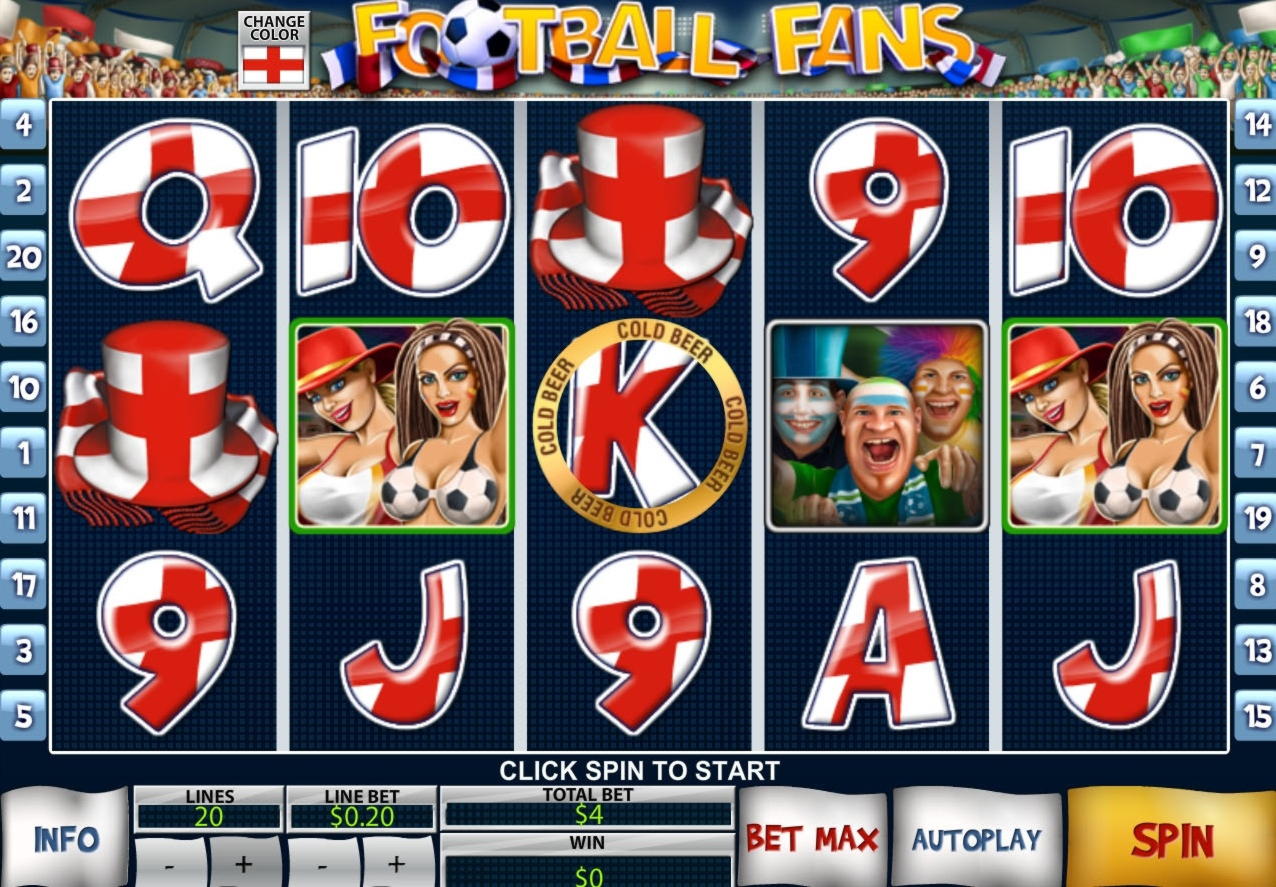This screenshot has height=887, width=1276.
Task: Select payline number 4
Action: (24, 125)
